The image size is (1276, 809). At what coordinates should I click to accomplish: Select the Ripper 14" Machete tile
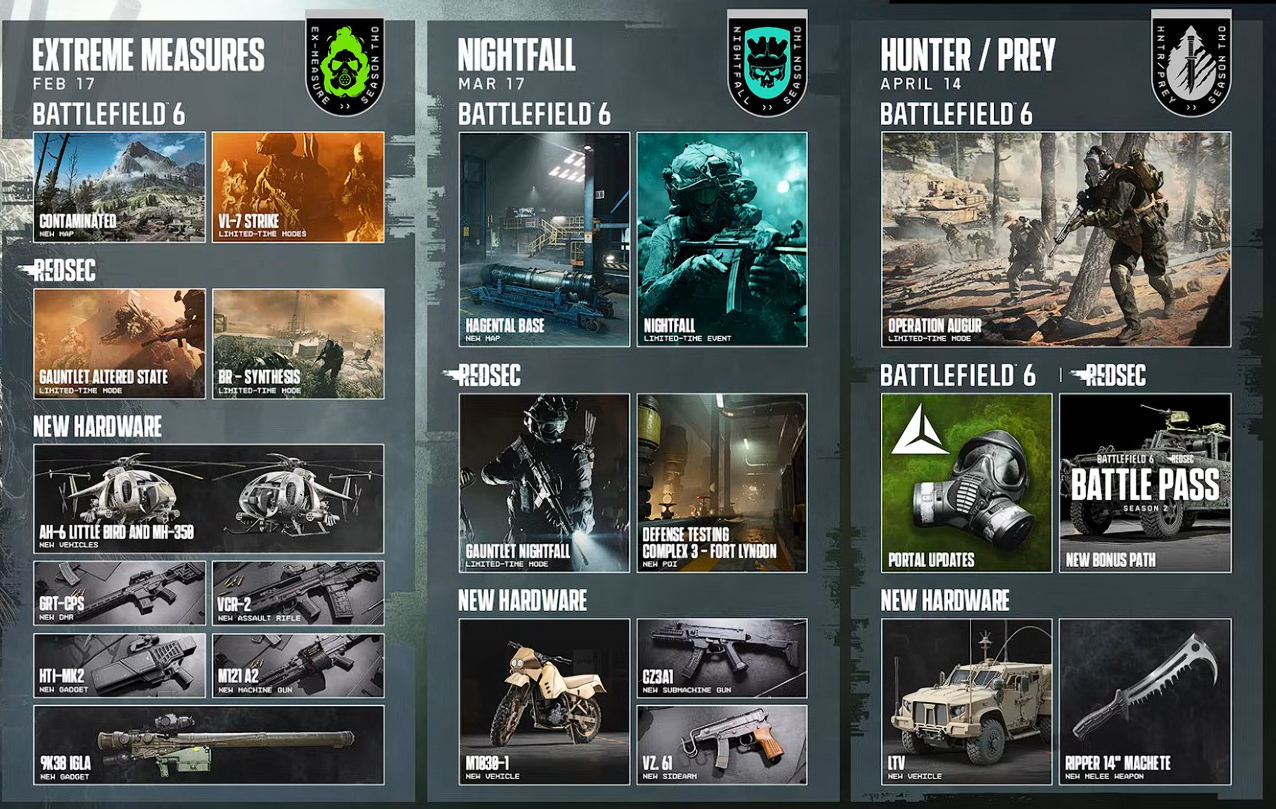1145,701
